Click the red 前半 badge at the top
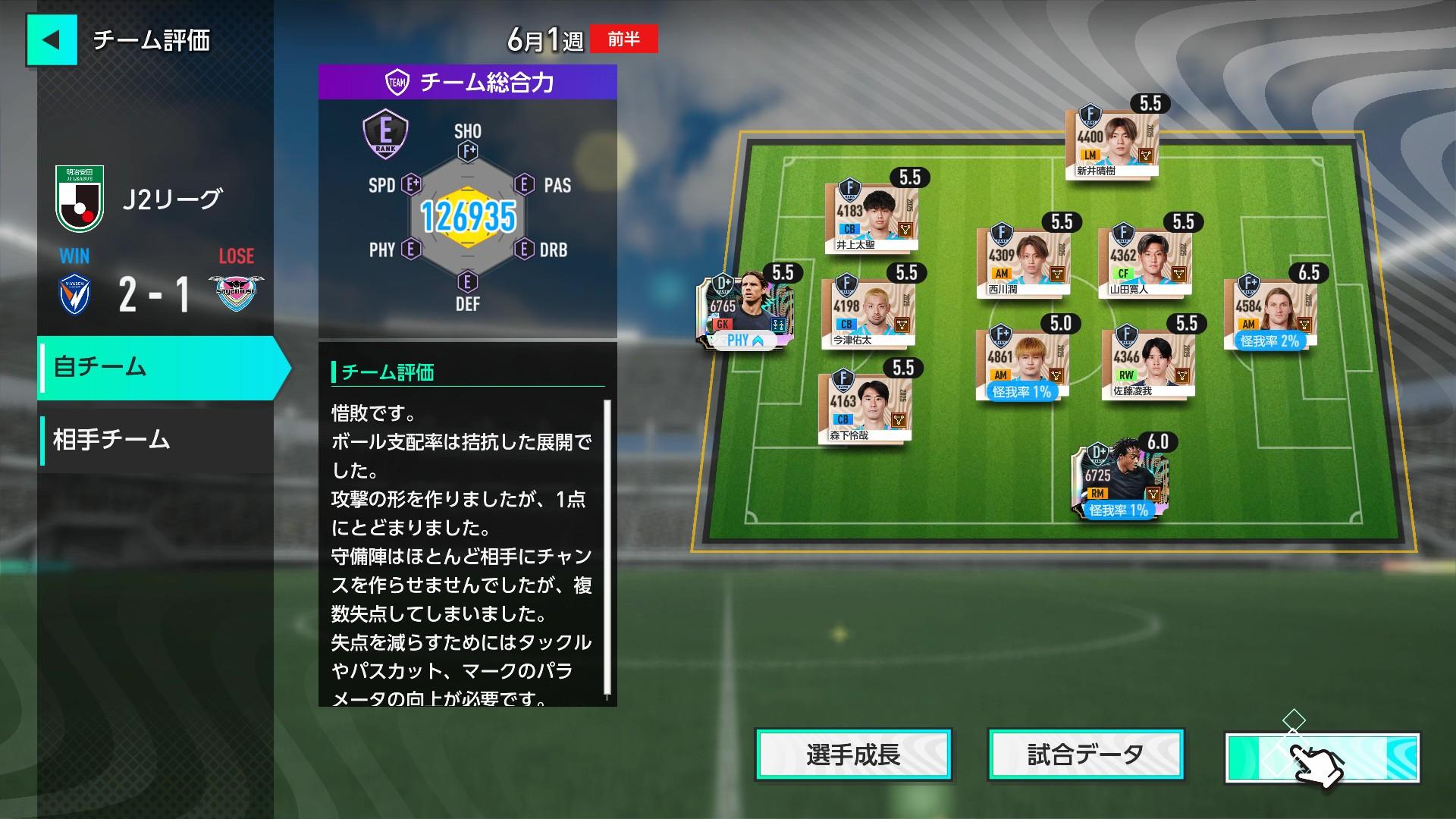Screen dimensions: 1456x819 (x=623, y=39)
